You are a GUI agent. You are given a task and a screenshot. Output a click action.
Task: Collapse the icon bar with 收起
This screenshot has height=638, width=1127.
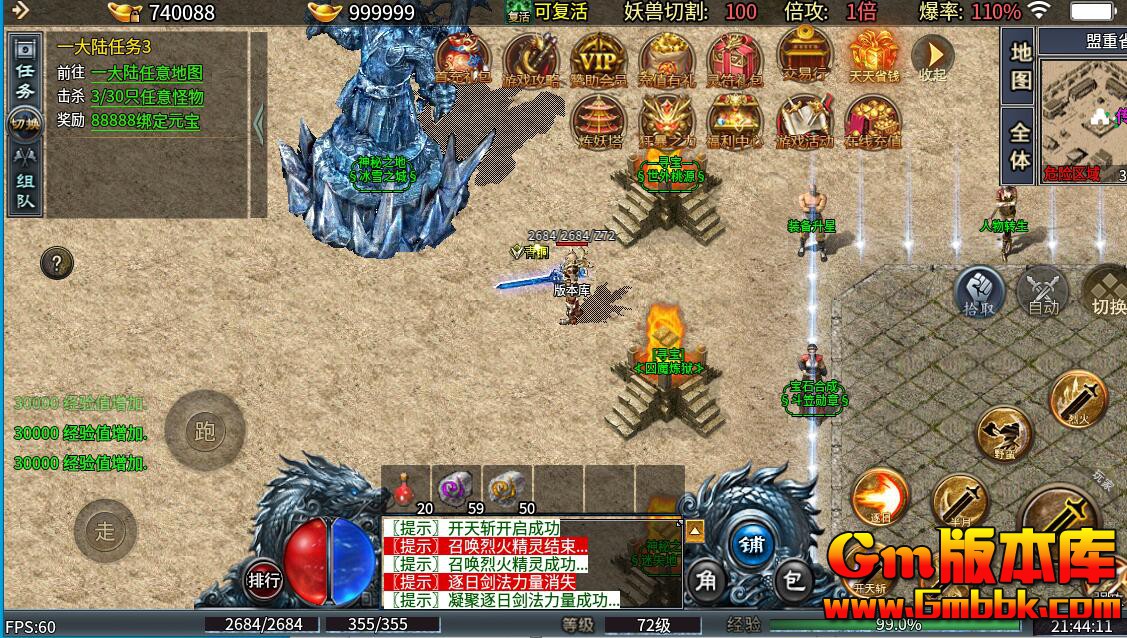932,58
